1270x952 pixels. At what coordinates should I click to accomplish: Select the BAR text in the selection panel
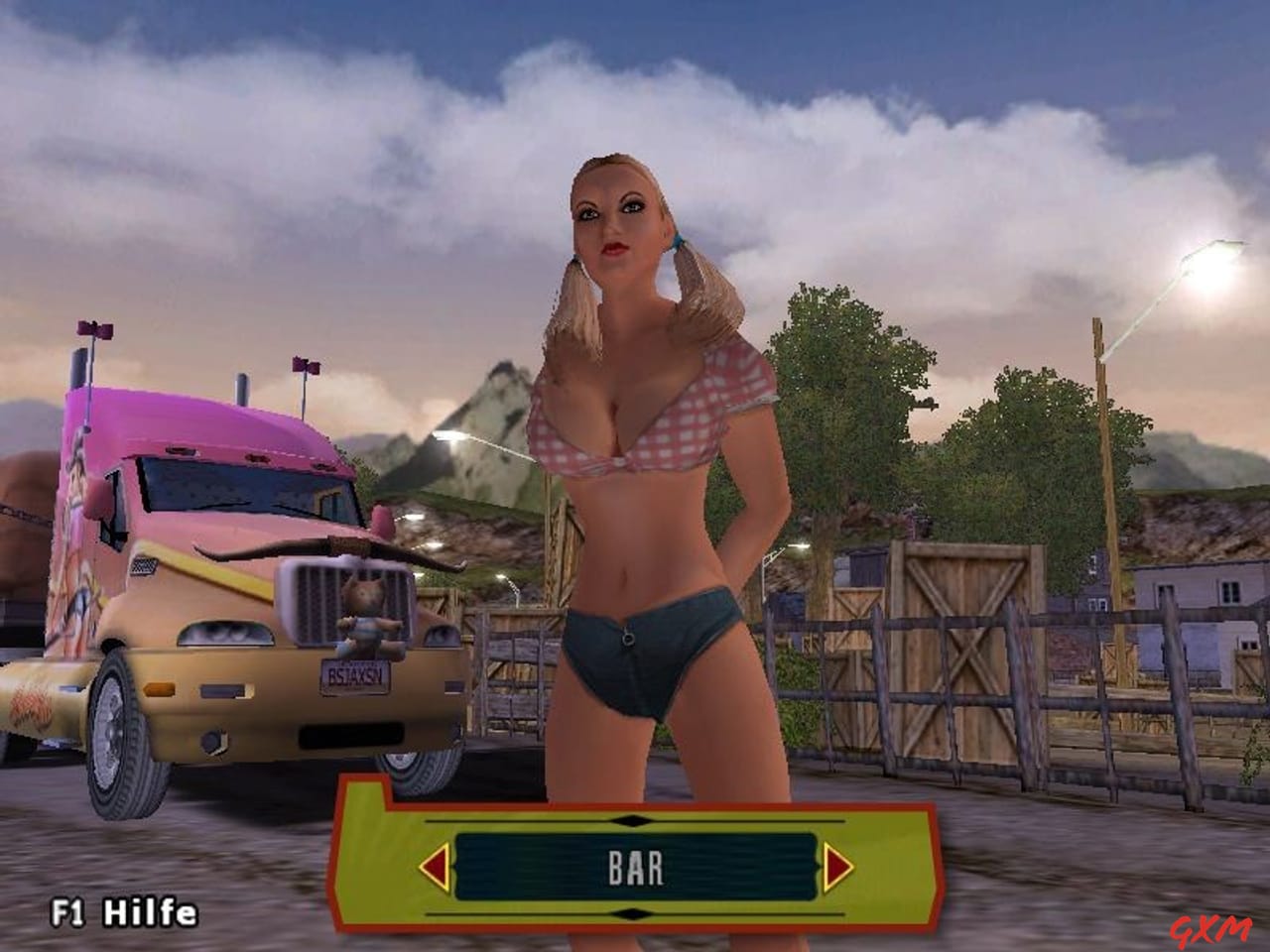pos(634,867)
